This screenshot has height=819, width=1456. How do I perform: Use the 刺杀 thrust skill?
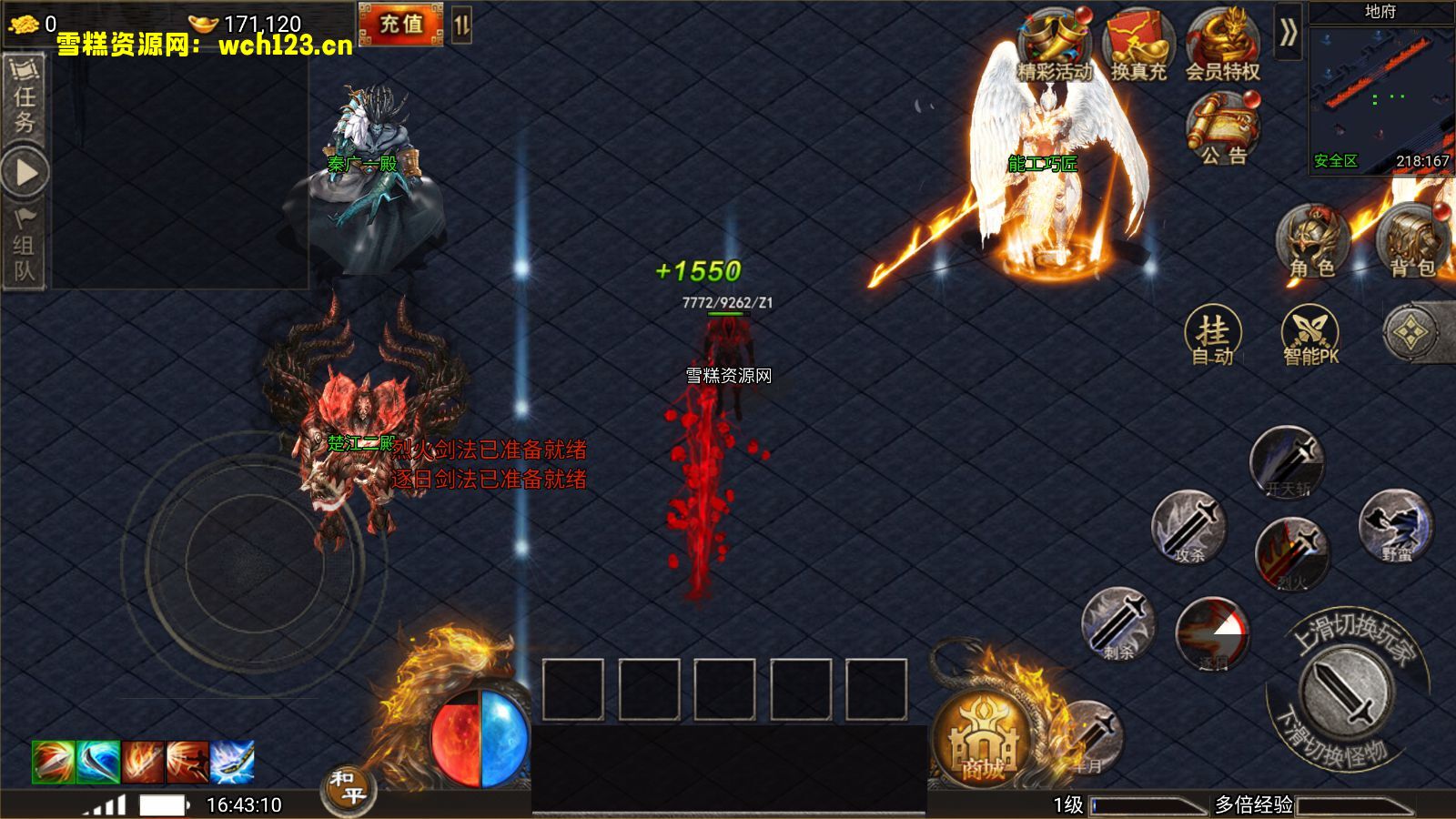tap(1118, 624)
